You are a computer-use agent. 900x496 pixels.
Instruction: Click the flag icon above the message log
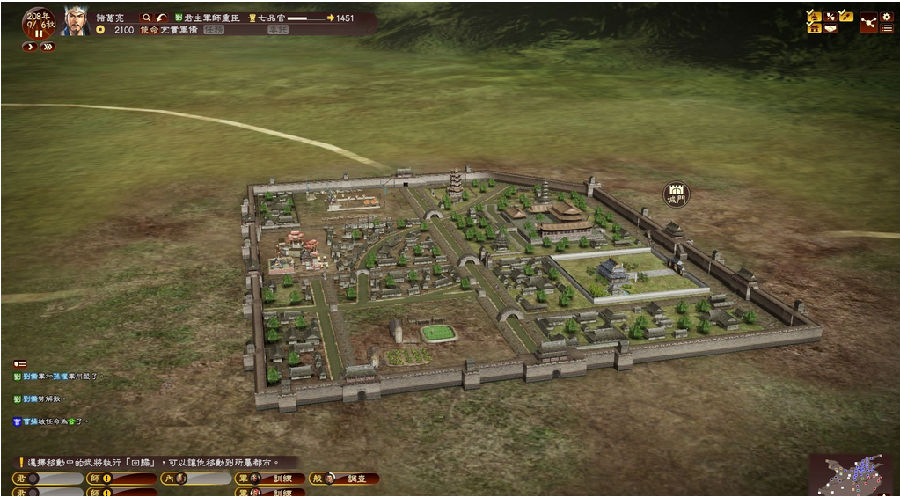[x=20, y=364]
